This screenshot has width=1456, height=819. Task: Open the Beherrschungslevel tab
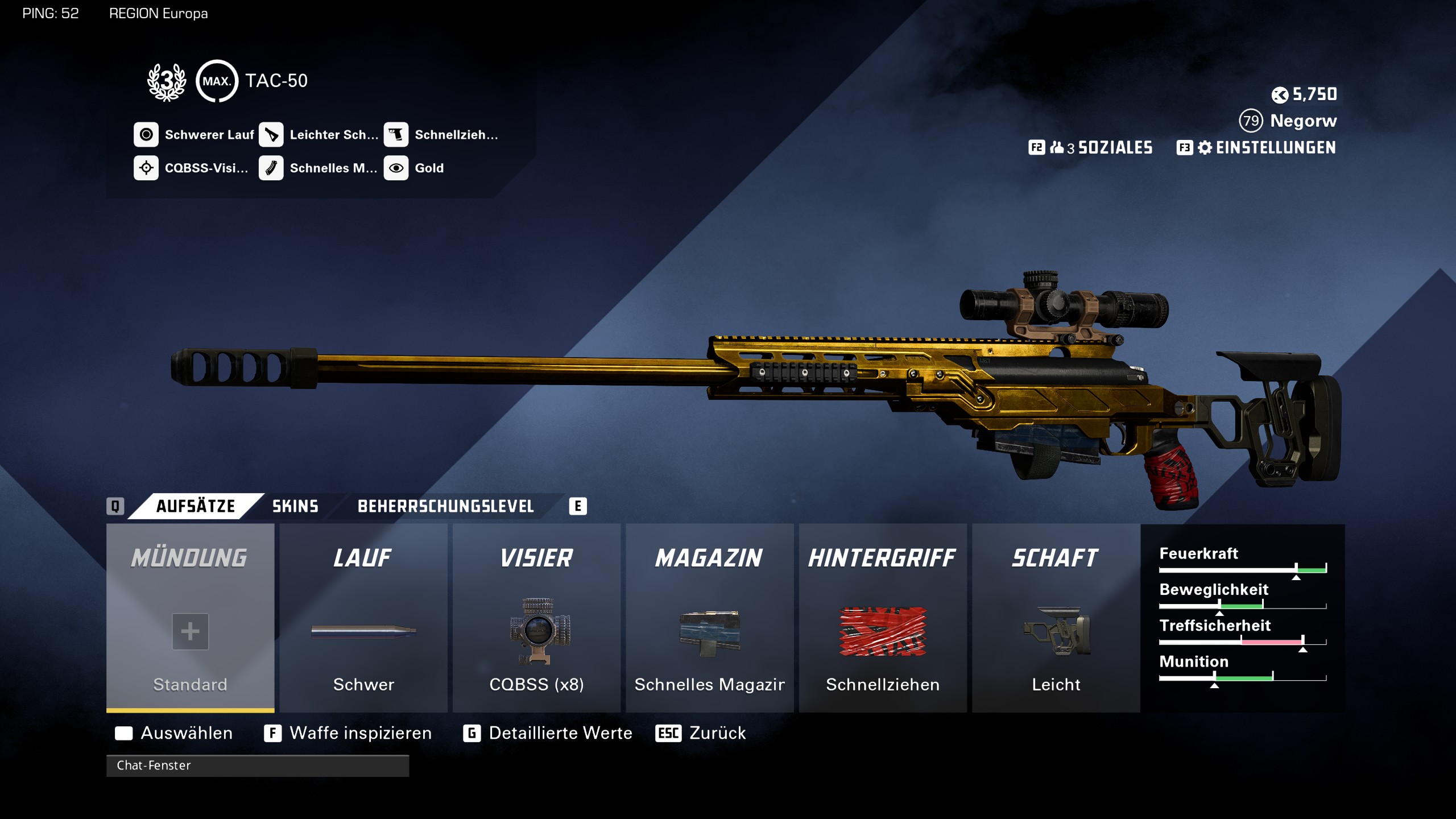click(445, 506)
